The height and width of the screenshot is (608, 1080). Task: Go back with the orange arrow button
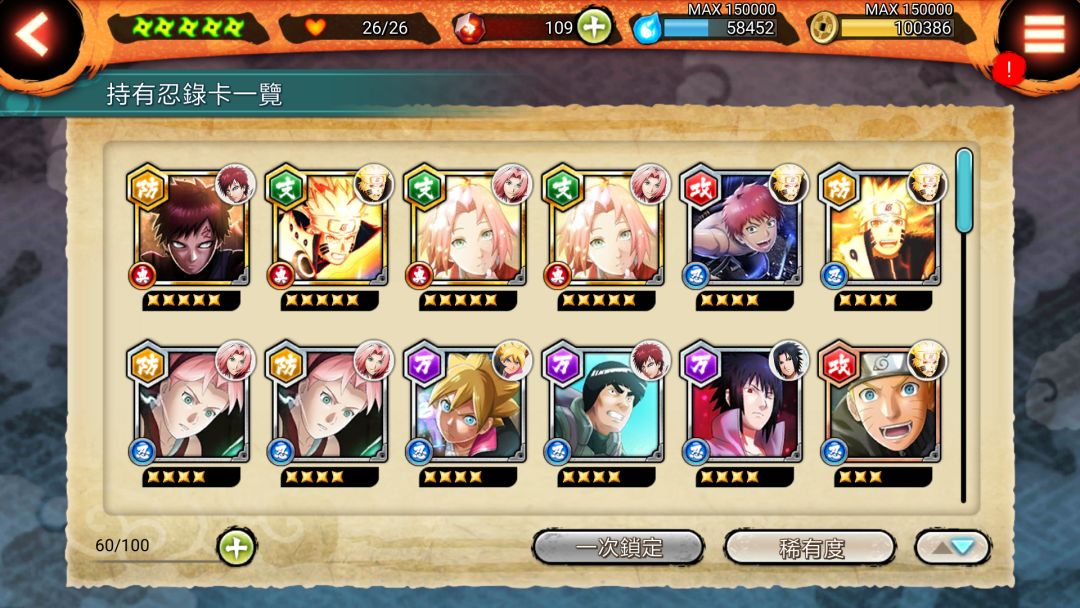point(33,36)
